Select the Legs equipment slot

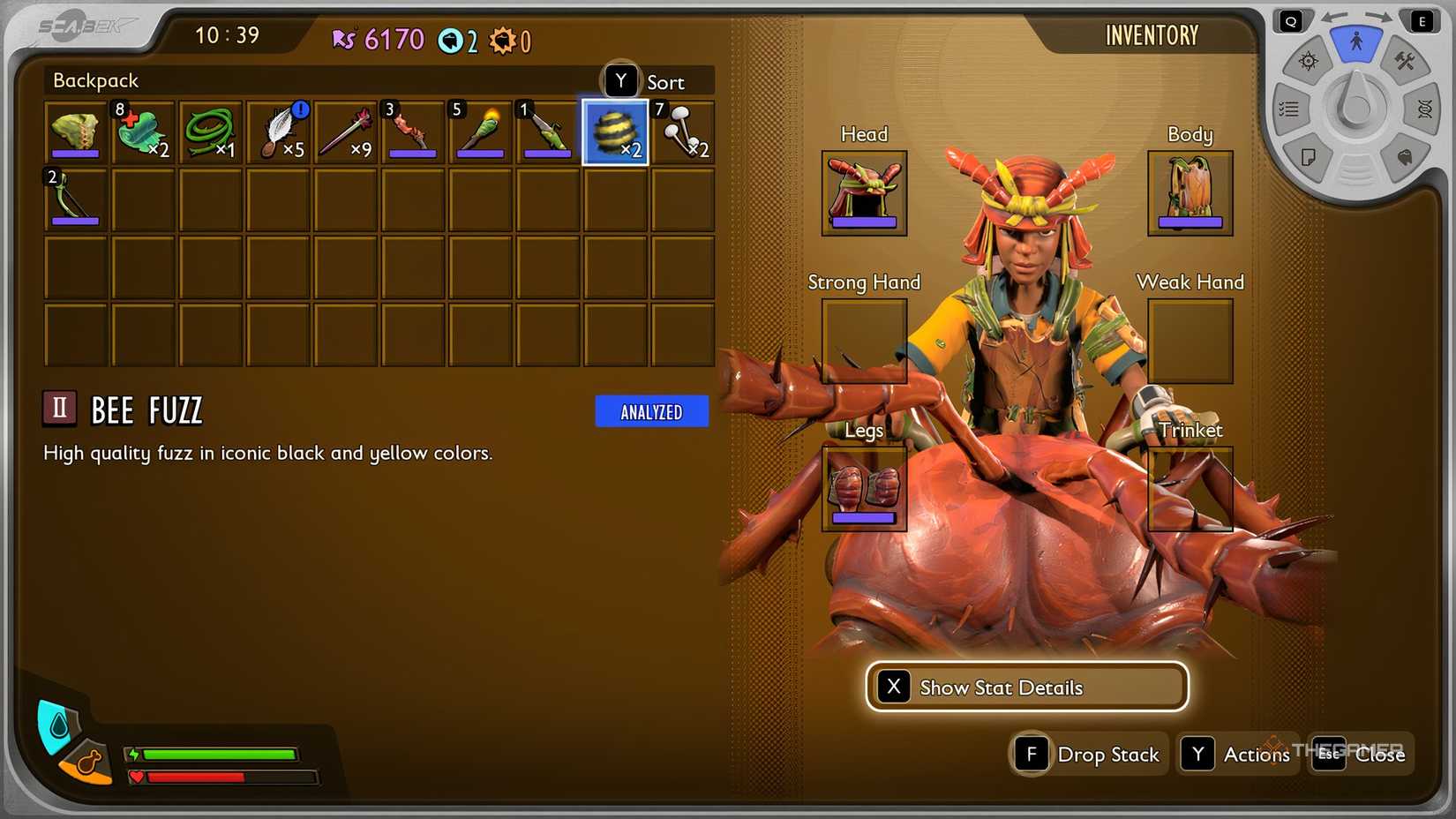[864, 488]
